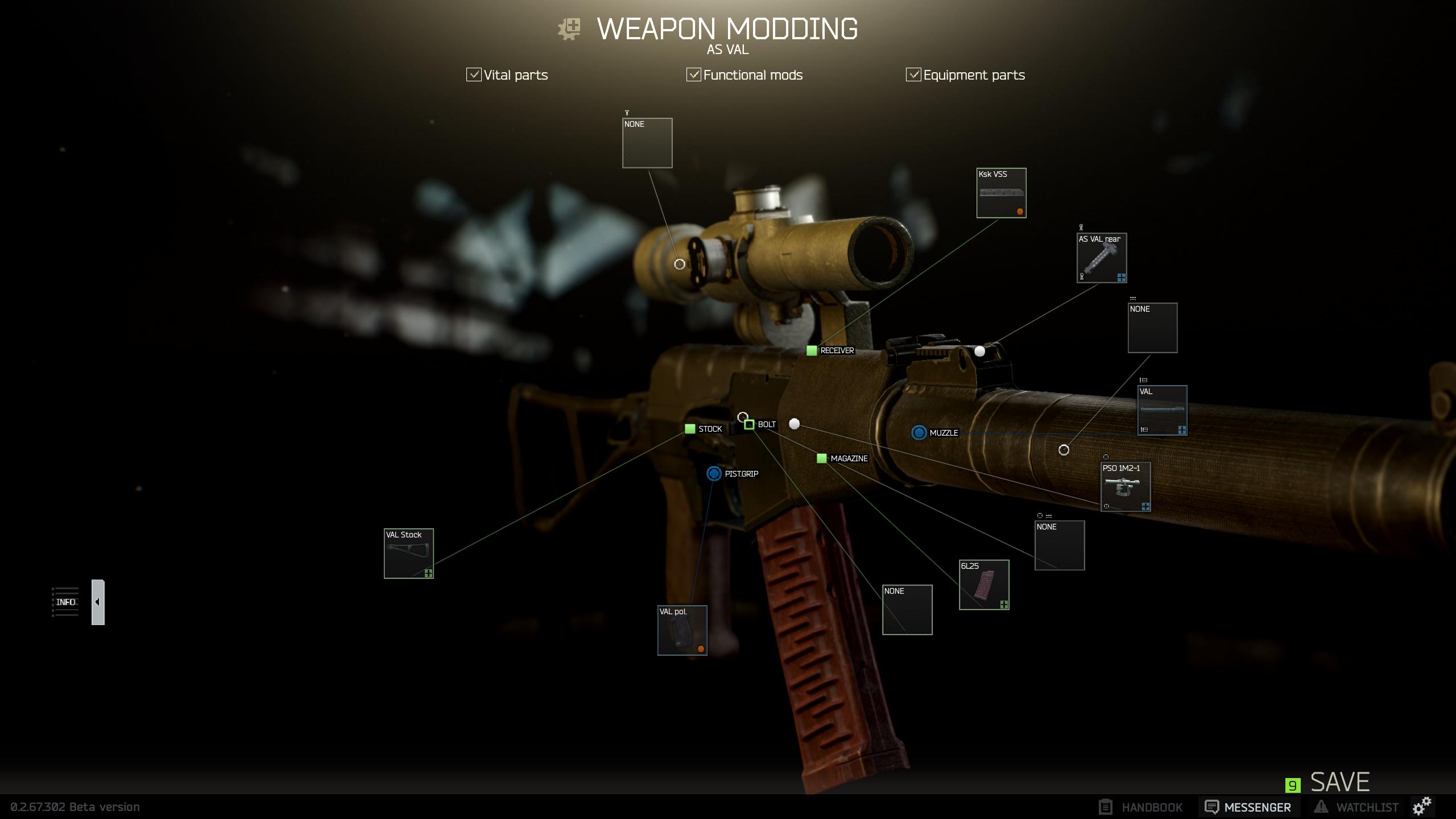Click the plus icon on the PSO 1M2-1 card
Viewport: 1456px width, 819px height.
(1145, 505)
